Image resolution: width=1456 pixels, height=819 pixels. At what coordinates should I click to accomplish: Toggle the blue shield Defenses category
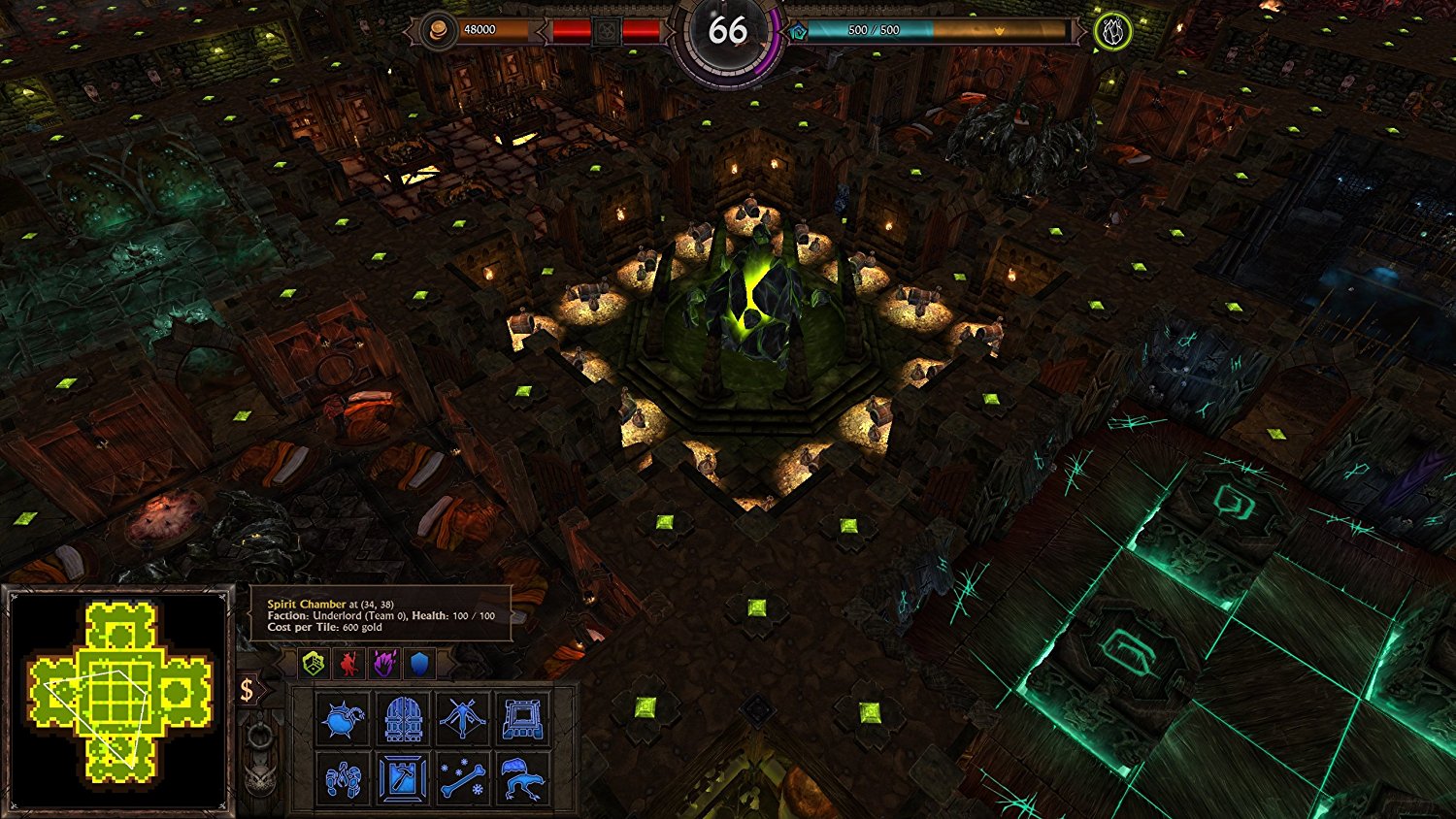[419, 663]
